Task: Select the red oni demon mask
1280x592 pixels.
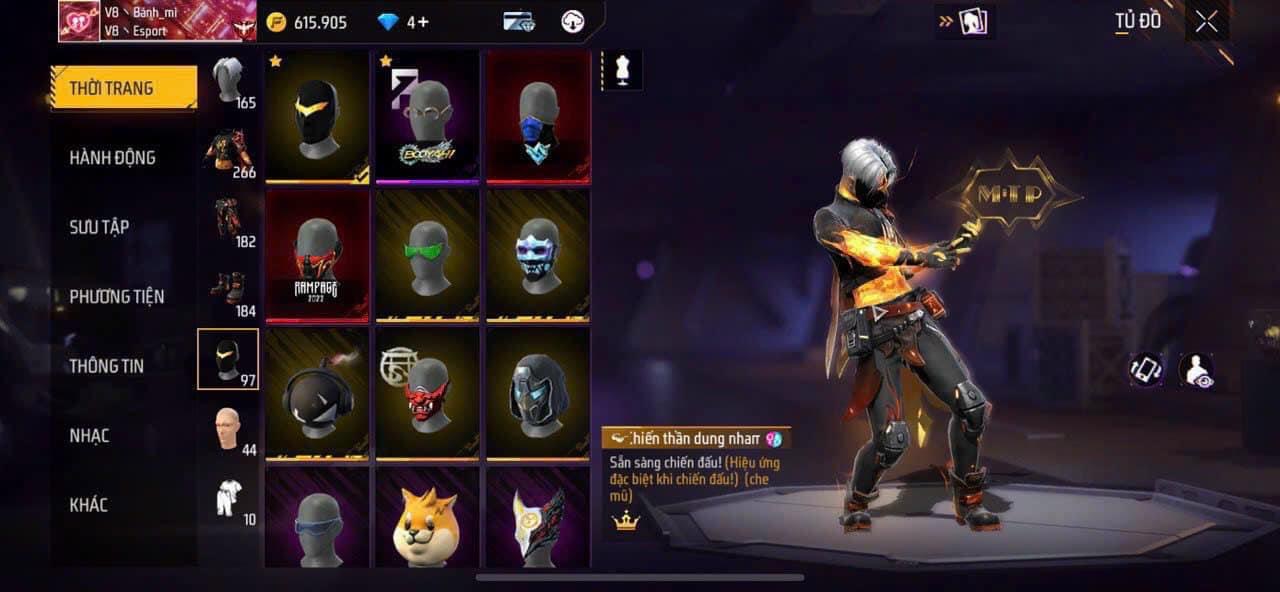Action: point(428,392)
